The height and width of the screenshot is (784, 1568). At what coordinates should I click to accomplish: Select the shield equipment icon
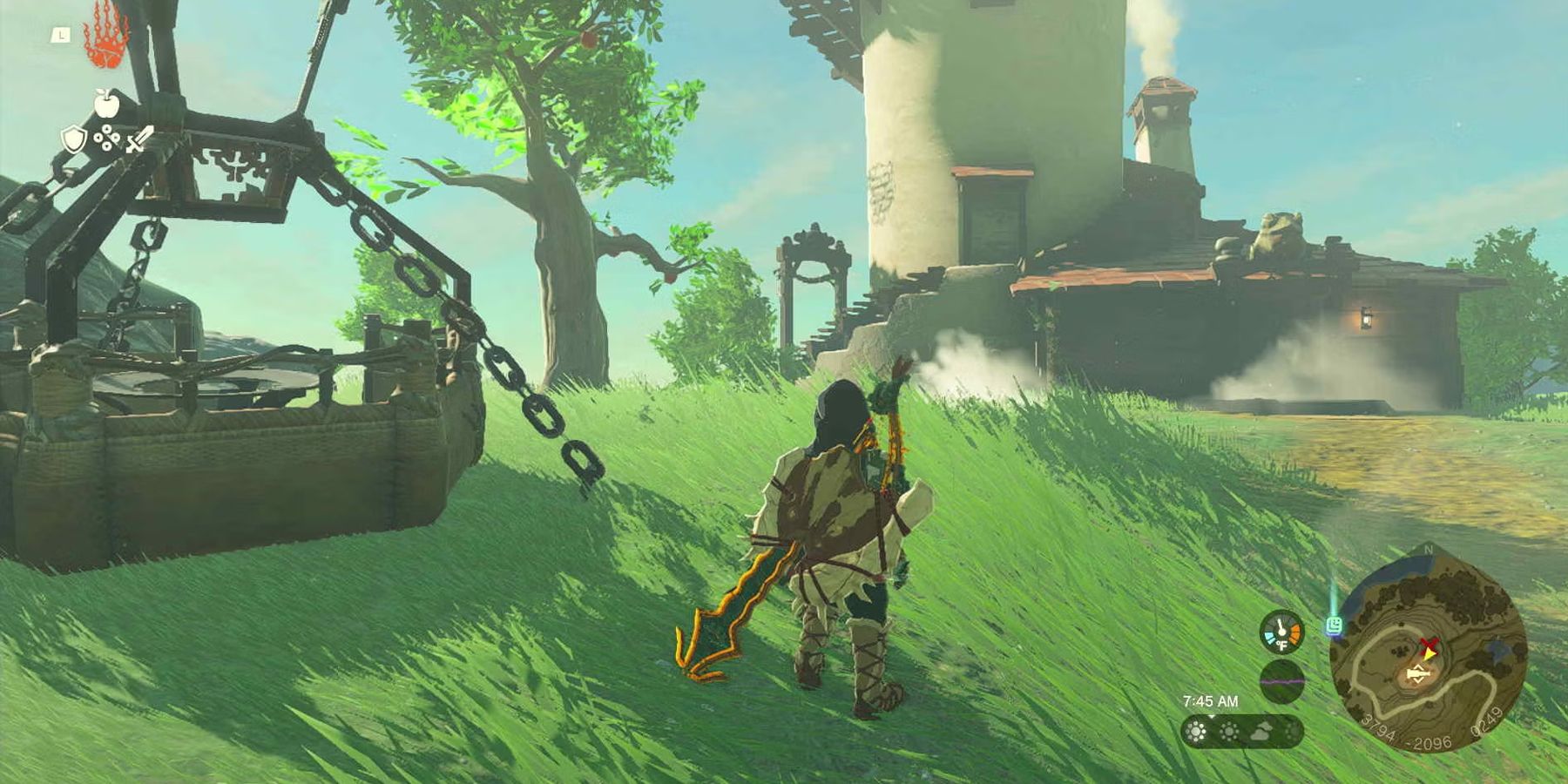point(73,139)
